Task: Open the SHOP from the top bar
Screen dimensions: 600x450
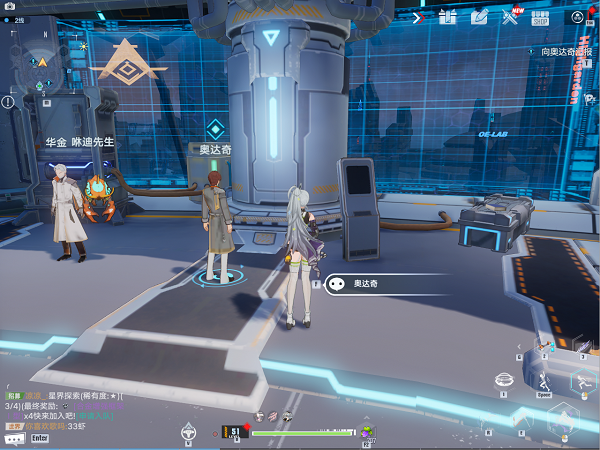Action: pos(540,16)
